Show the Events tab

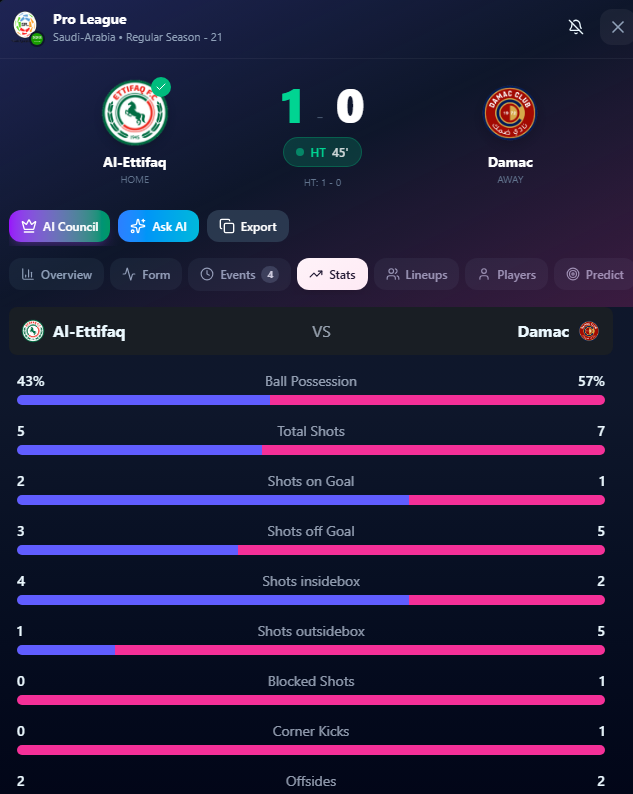(x=238, y=274)
